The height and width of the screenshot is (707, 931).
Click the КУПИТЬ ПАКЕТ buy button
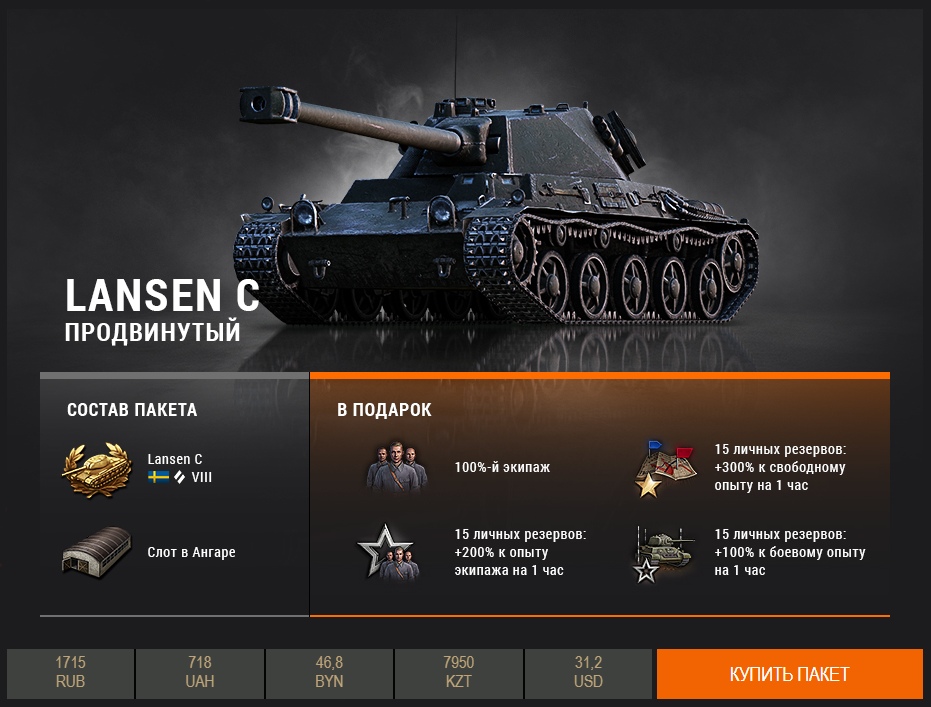click(x=789, y=673)
